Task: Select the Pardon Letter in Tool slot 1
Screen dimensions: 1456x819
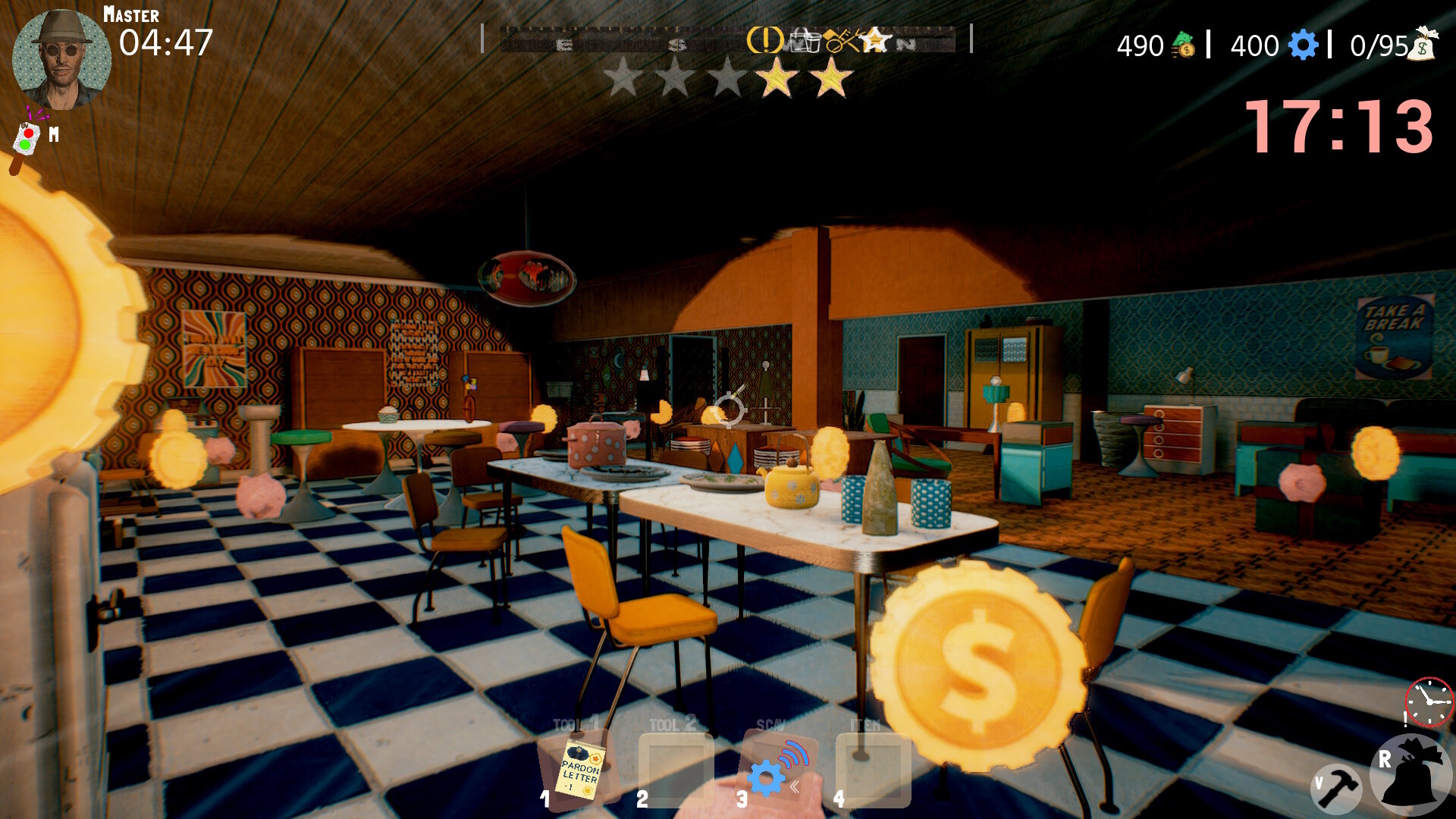Action: [x=579, y=770]
